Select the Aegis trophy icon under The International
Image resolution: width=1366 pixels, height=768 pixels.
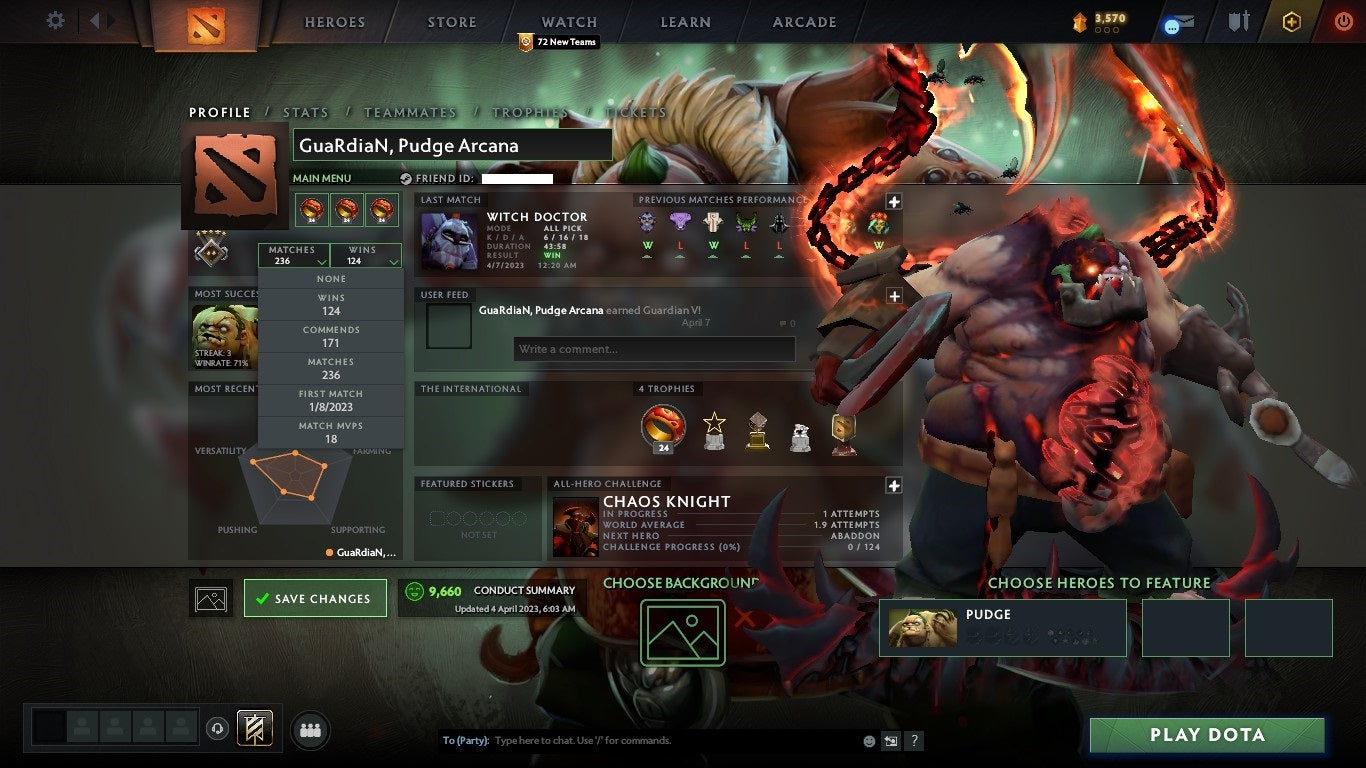pos(663,426)
